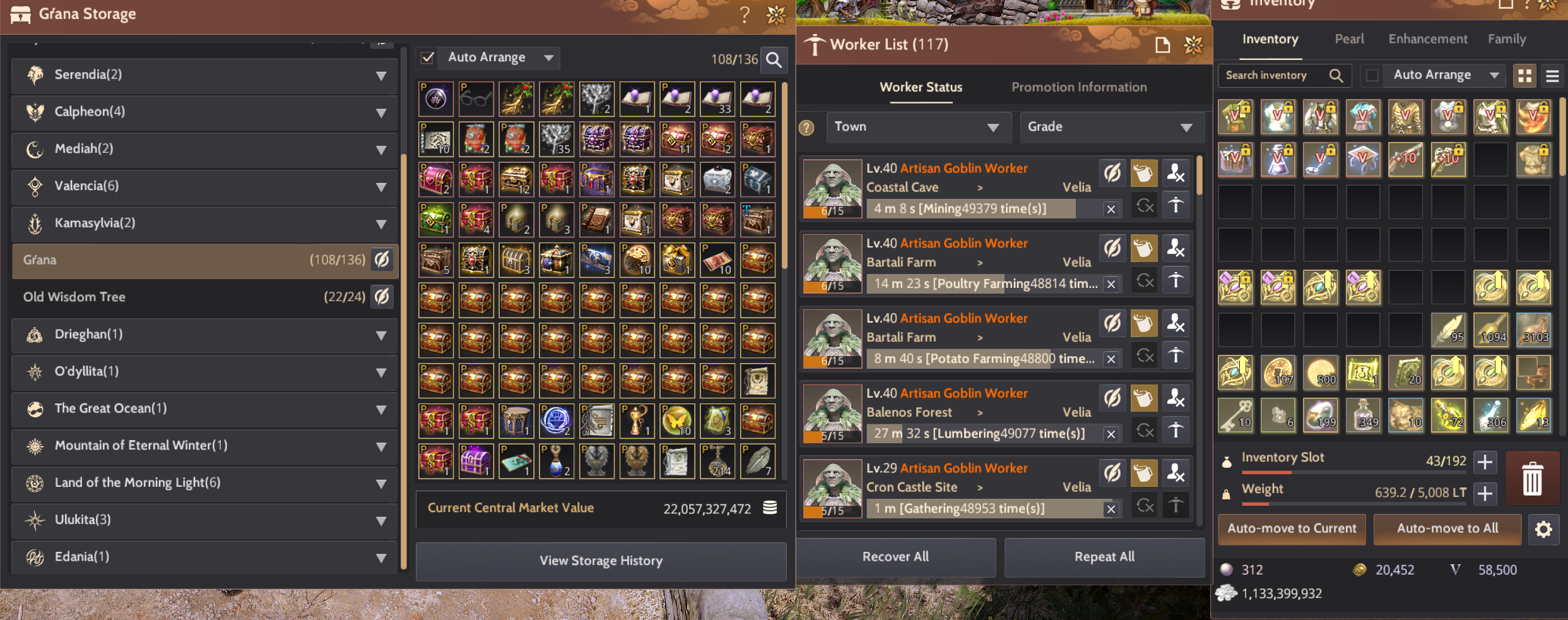Click the market value coin icon in storage
This screenshot has height=620, width=1568.
click(769, 508)
